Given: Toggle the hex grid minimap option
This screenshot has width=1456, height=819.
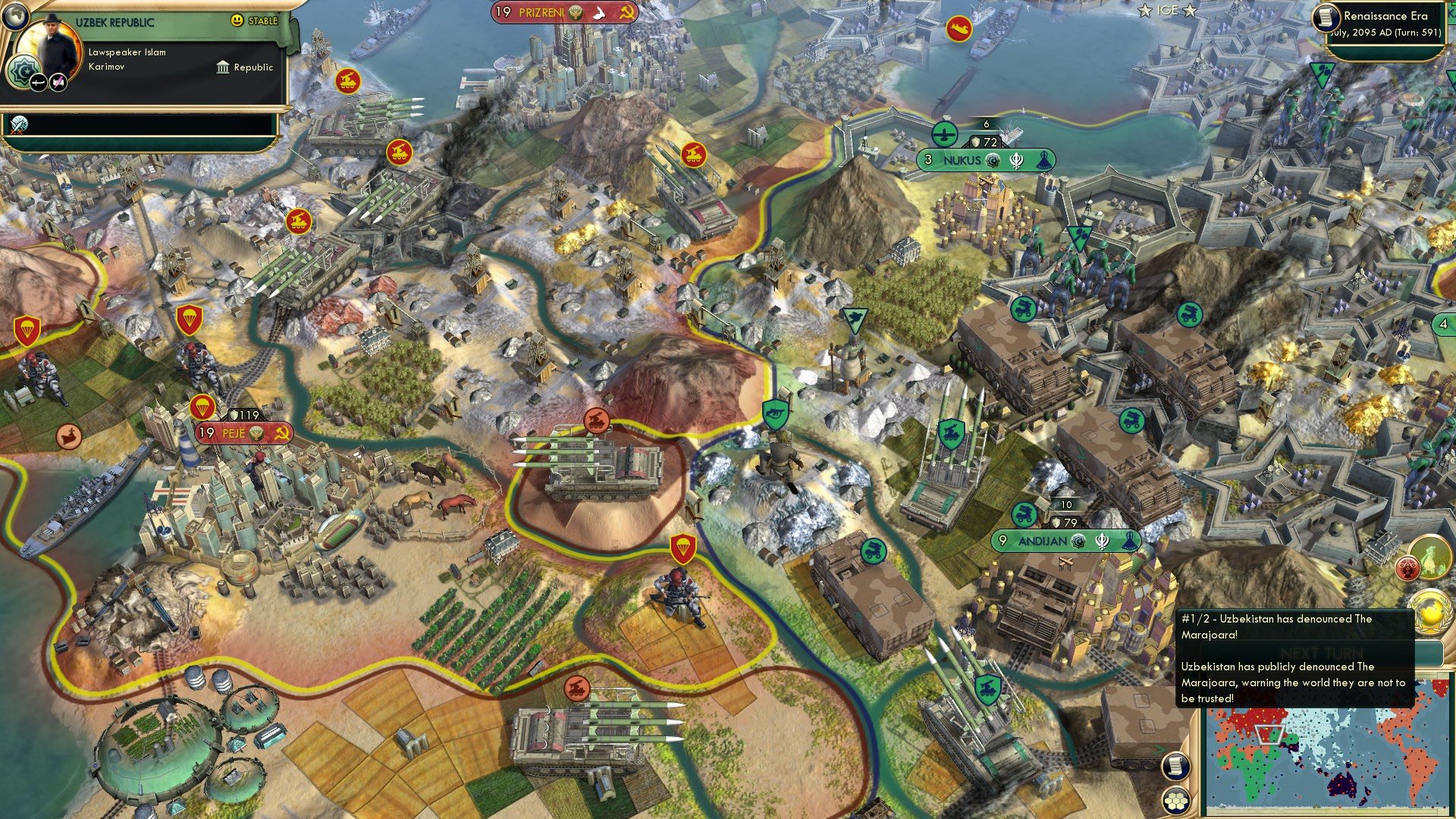Looking at the screenshot, I should click(x=1175, y=801).
